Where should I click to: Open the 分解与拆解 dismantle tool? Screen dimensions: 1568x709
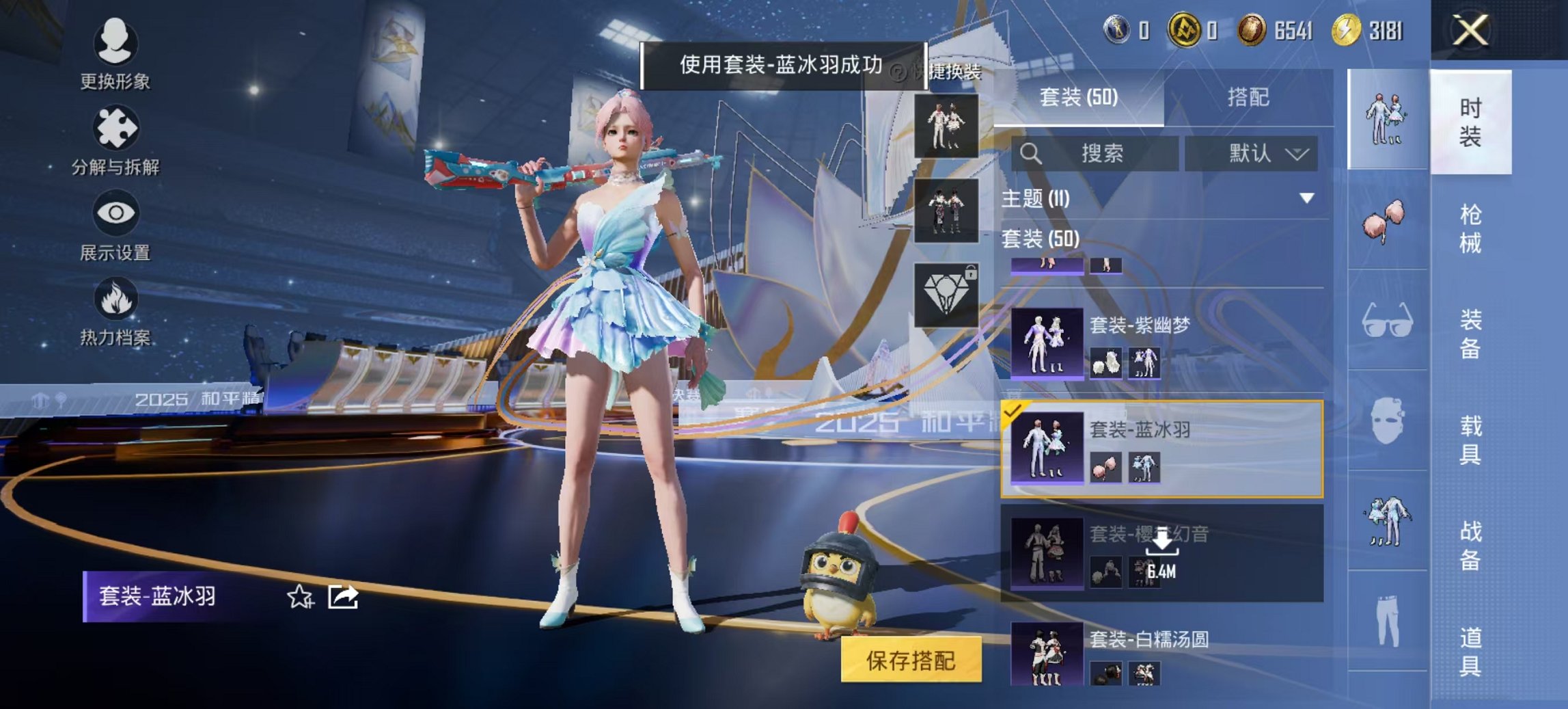click(x=116, y=126)
